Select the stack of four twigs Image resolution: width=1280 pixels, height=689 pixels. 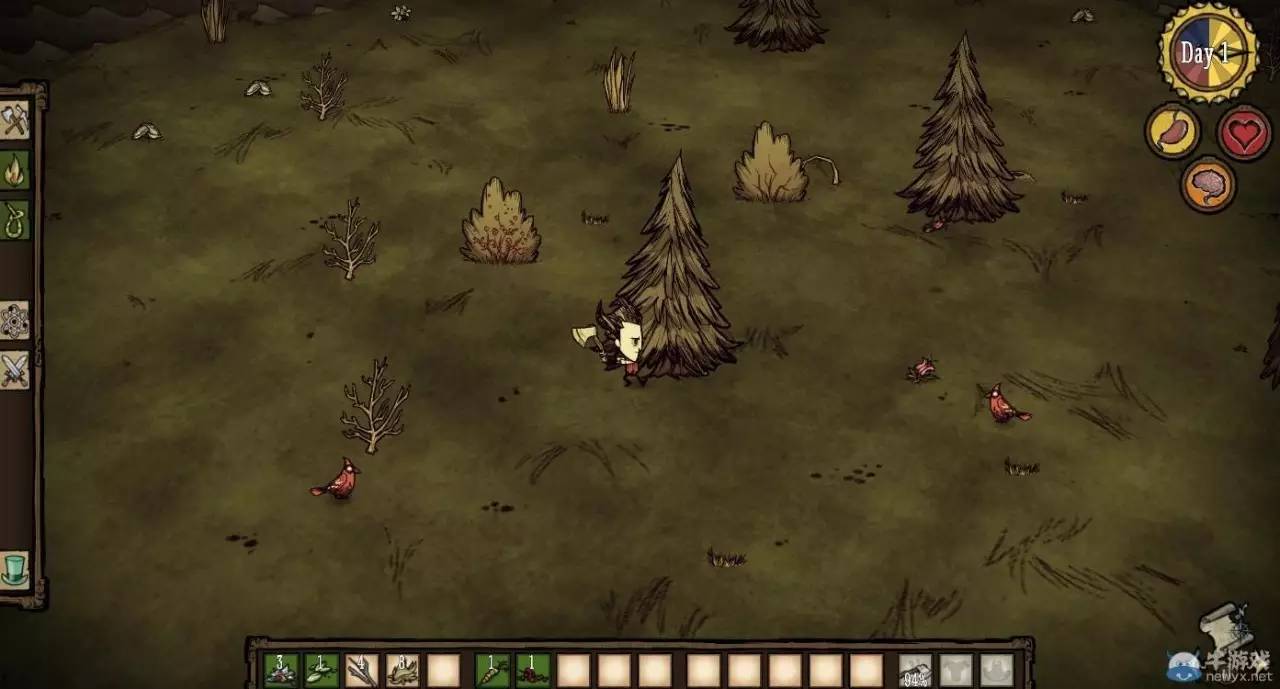tap(362, 669)
